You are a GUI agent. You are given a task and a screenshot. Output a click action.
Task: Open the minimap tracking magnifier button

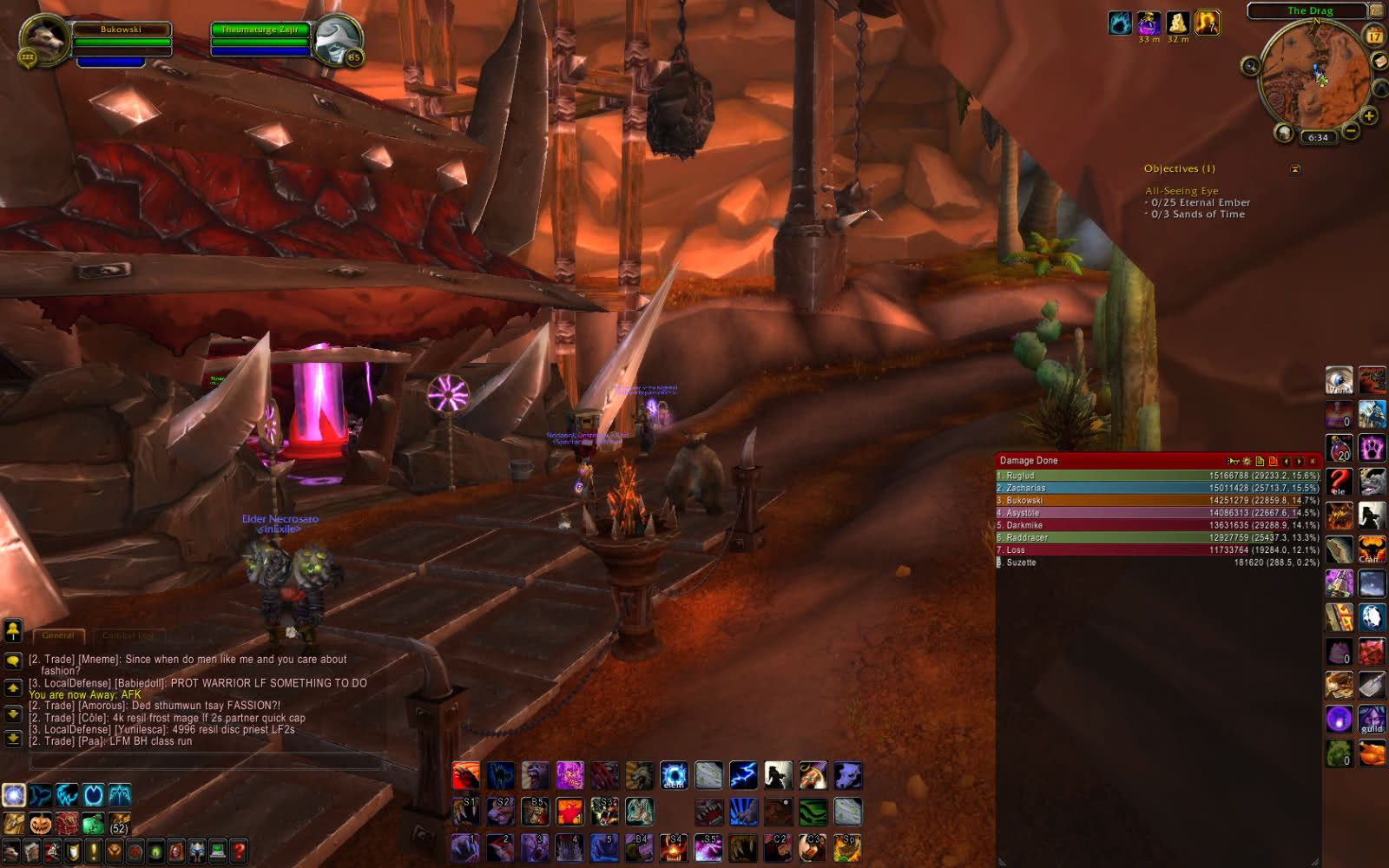point(1250,66)
